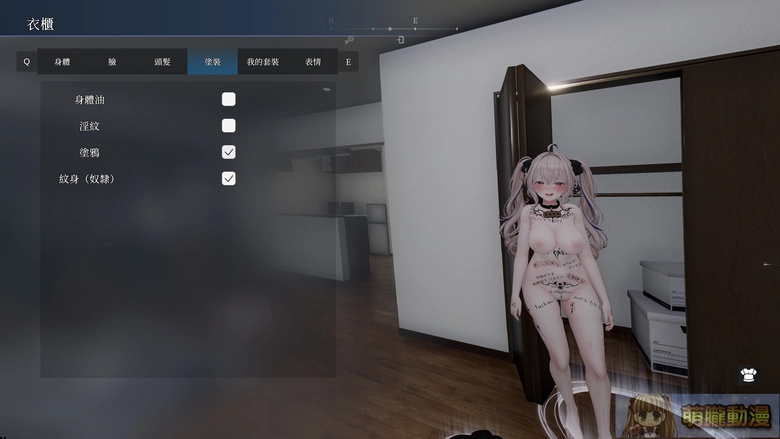Switch to the 身體 tab
Image resolution: width=780 pixels, height=439 pixels.
tap(62, 62)
